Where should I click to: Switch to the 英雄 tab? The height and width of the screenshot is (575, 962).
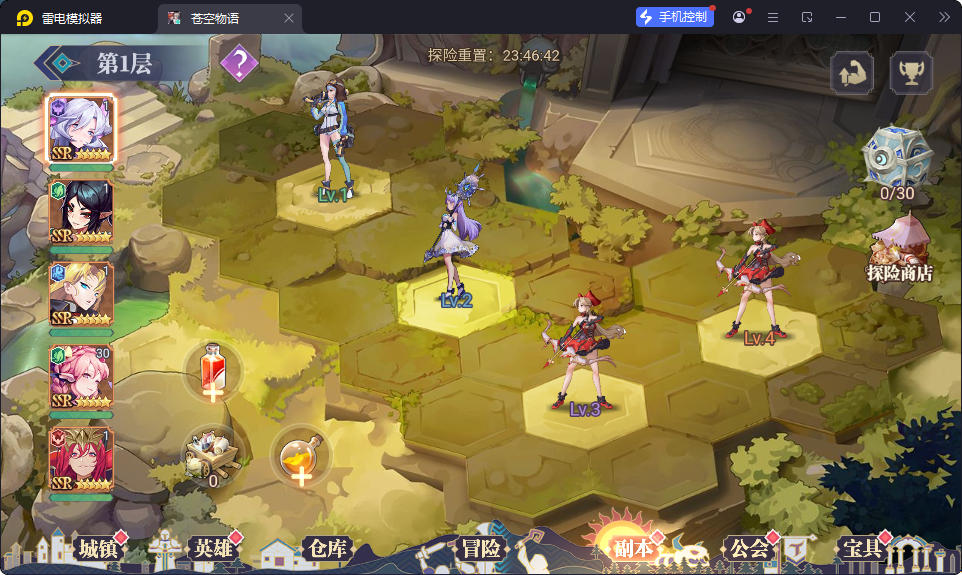(x=213, y=548)
